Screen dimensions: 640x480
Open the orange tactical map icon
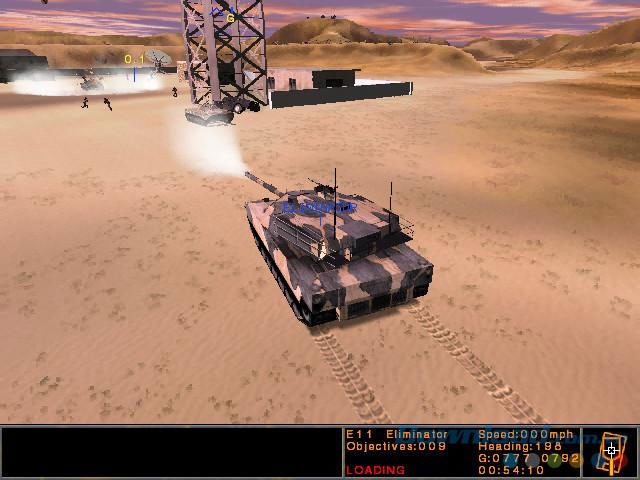(611, 452)
